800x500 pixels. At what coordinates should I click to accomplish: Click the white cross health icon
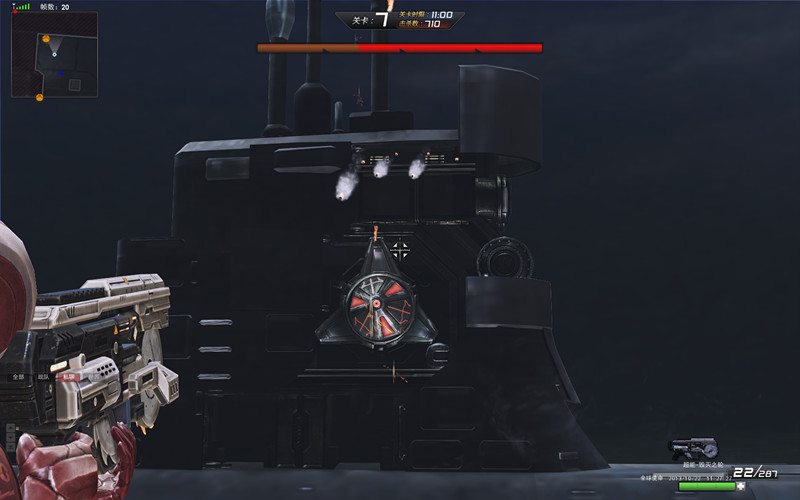[x=741, y=486]
